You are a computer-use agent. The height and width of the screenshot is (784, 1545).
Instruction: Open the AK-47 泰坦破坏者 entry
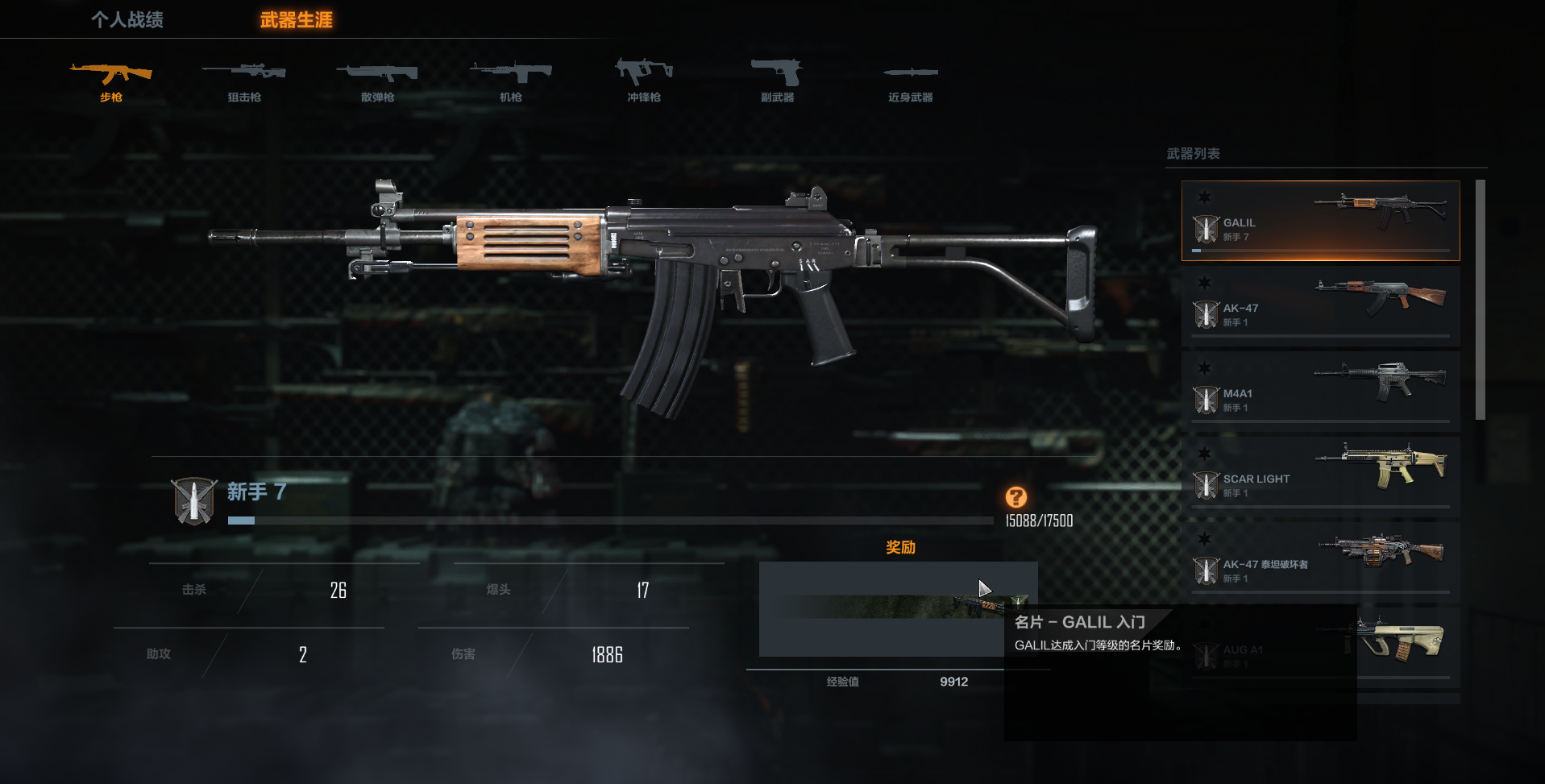1320,562
